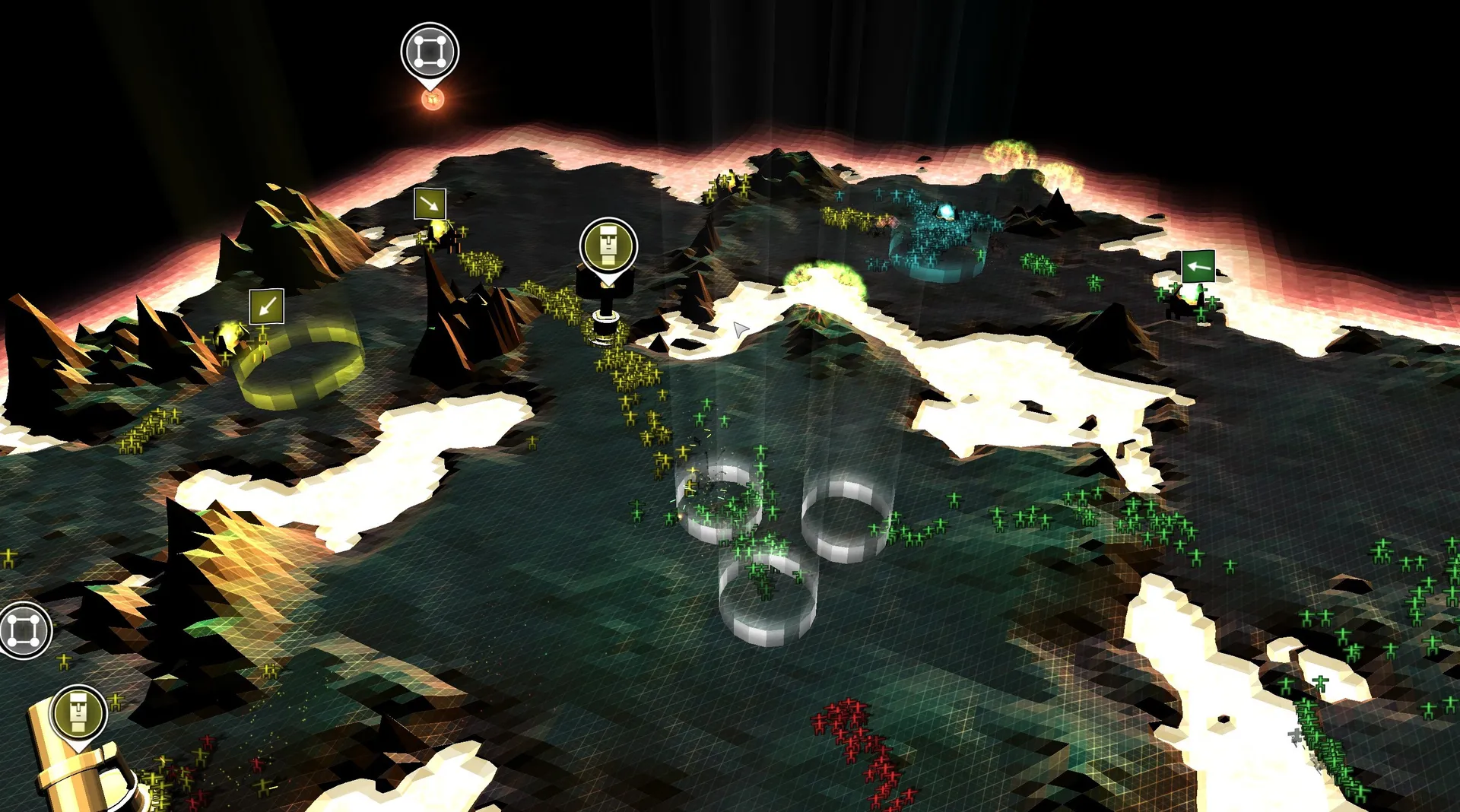Click the glowing orange orb beneath the top marker
This screenshot has width=1460, height=812.
pos(433,100)
